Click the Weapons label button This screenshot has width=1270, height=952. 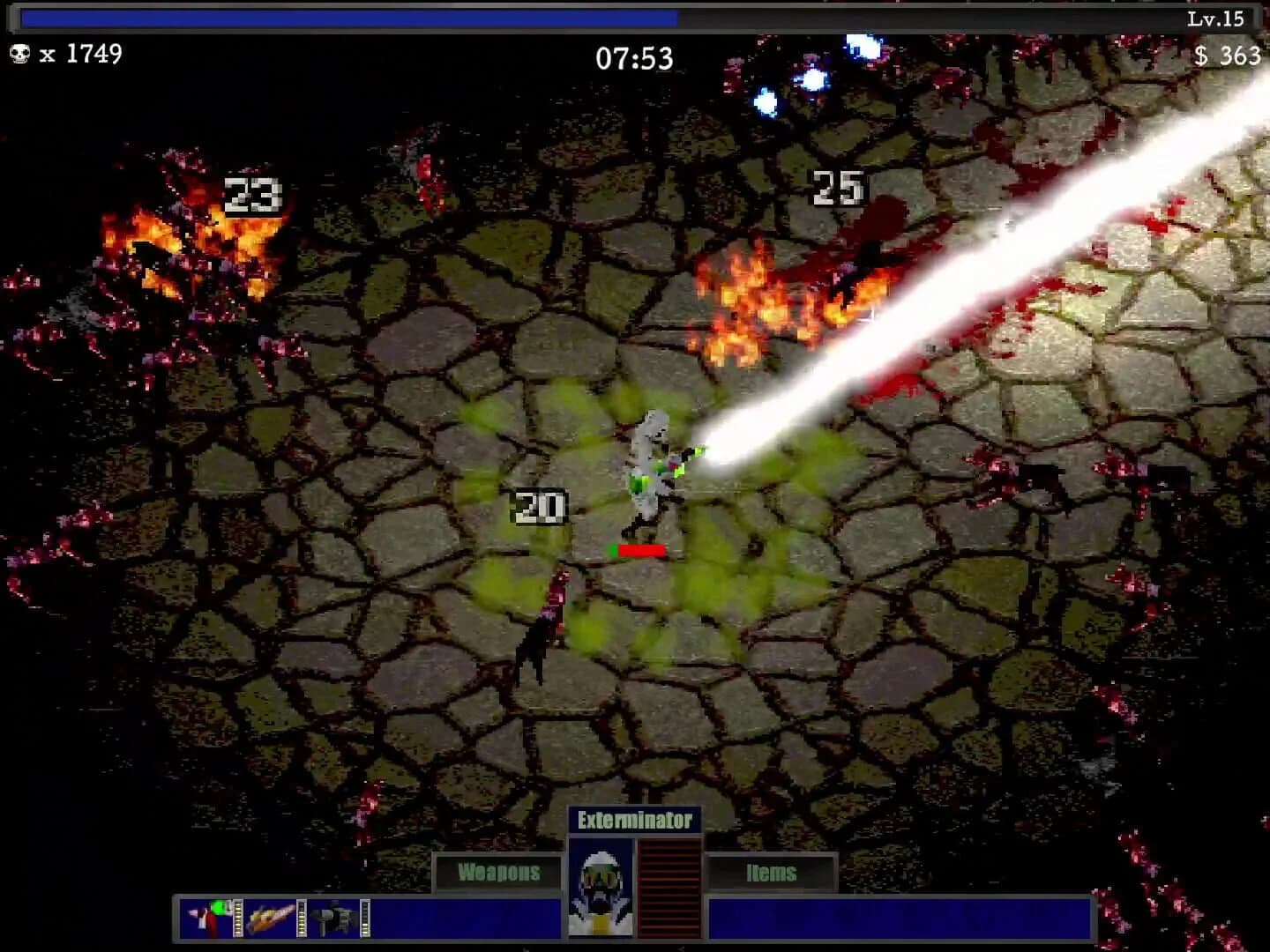[x=497, y=872]
